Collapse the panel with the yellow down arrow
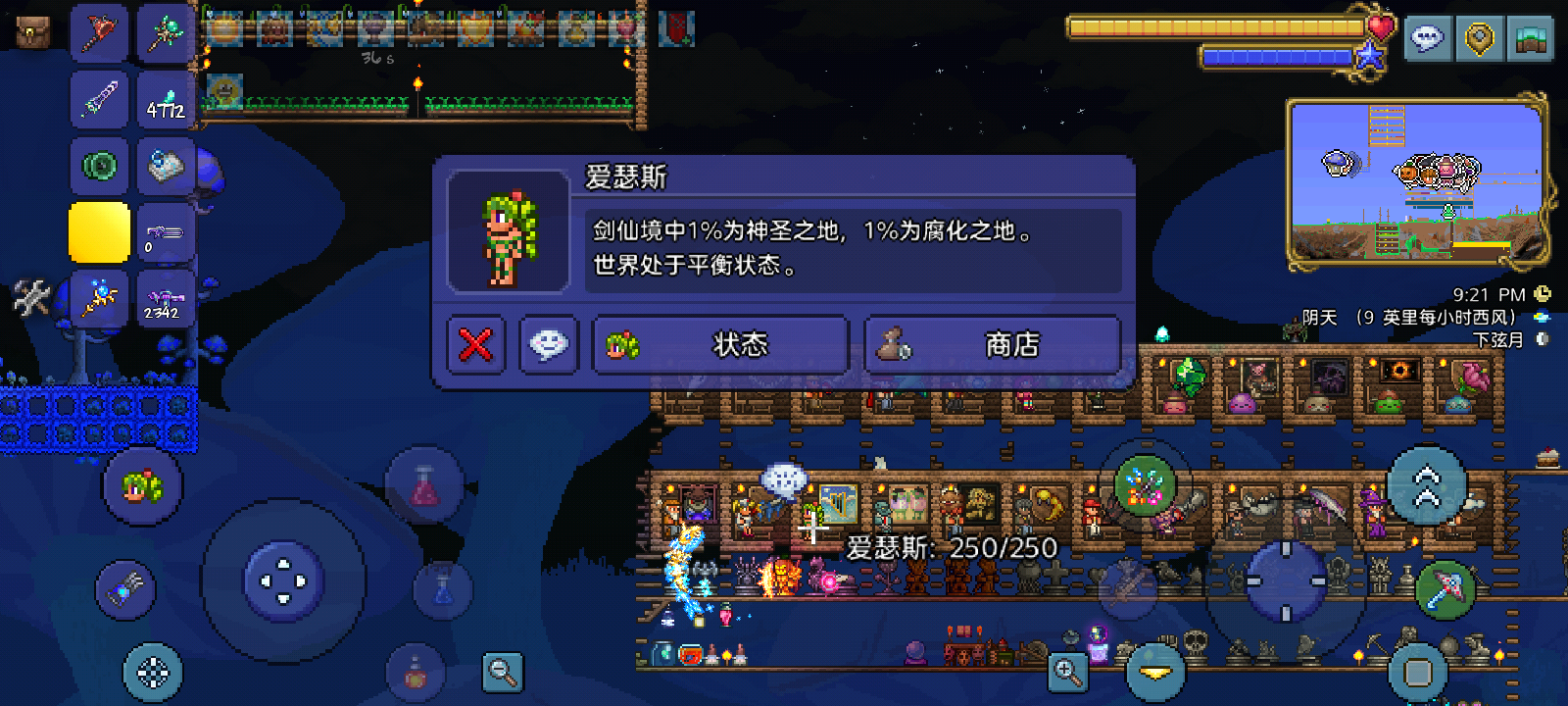This screenshot has height=706, width=1568. point(1156,672)
